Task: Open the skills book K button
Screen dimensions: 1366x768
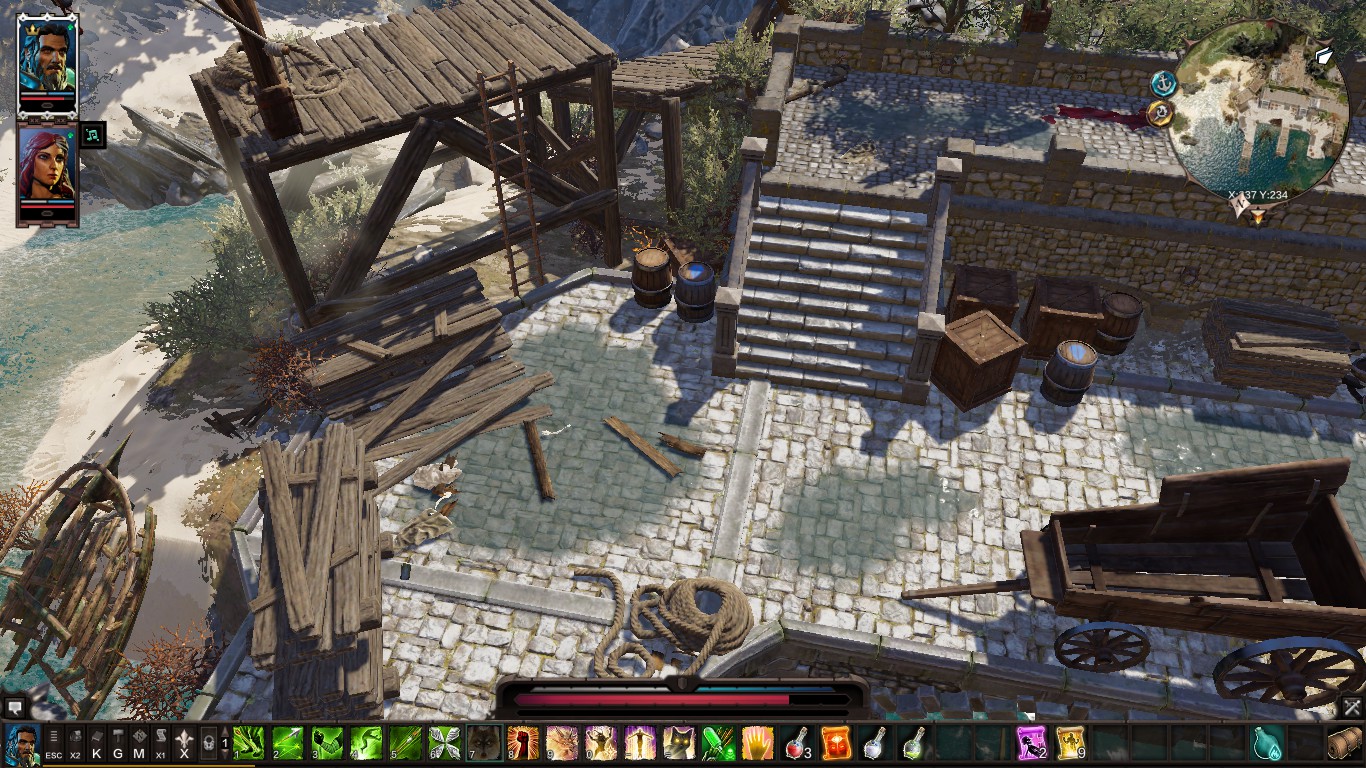Action: (96, 745)
